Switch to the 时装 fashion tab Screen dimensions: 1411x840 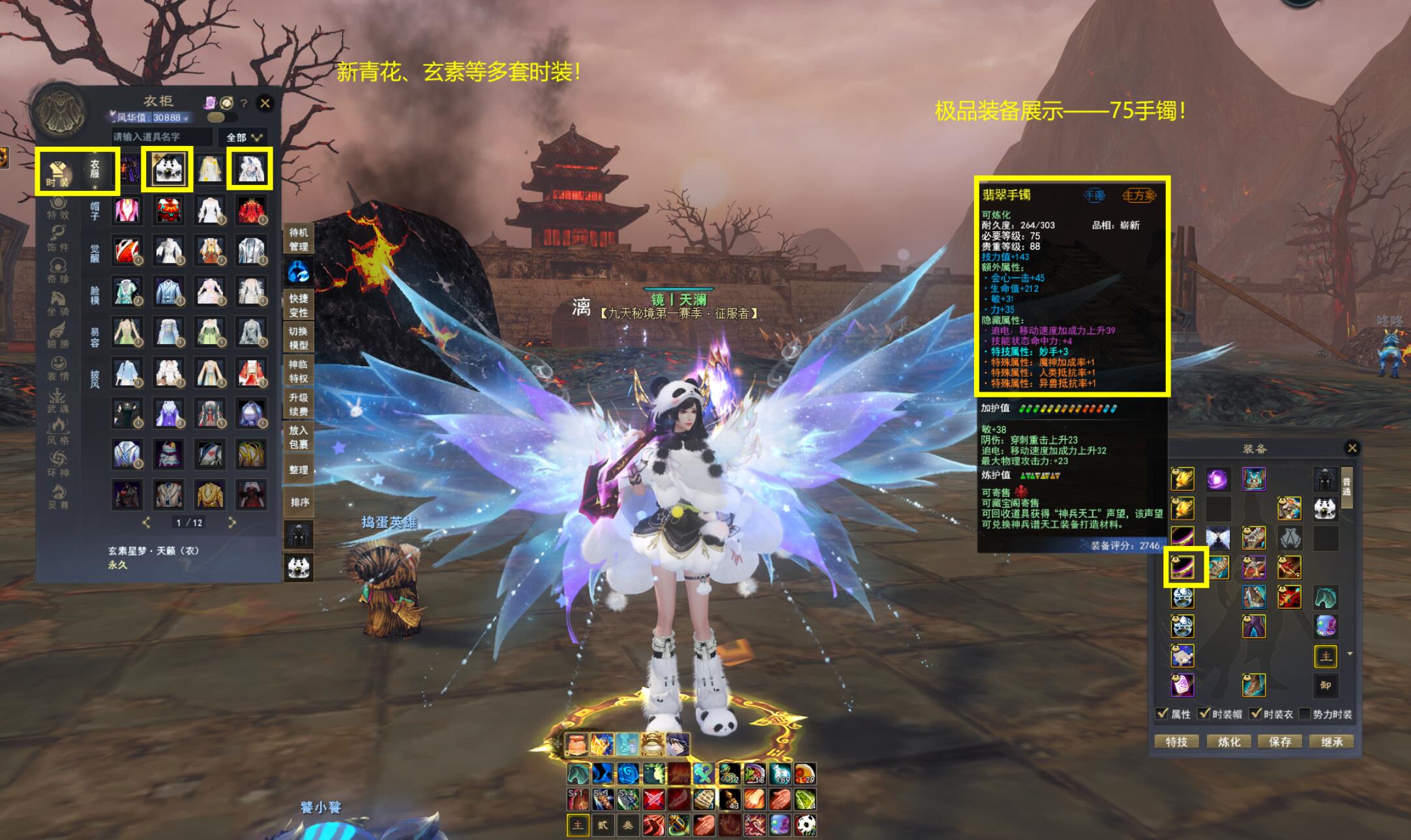pyautogui.click(x=57, y=172)
